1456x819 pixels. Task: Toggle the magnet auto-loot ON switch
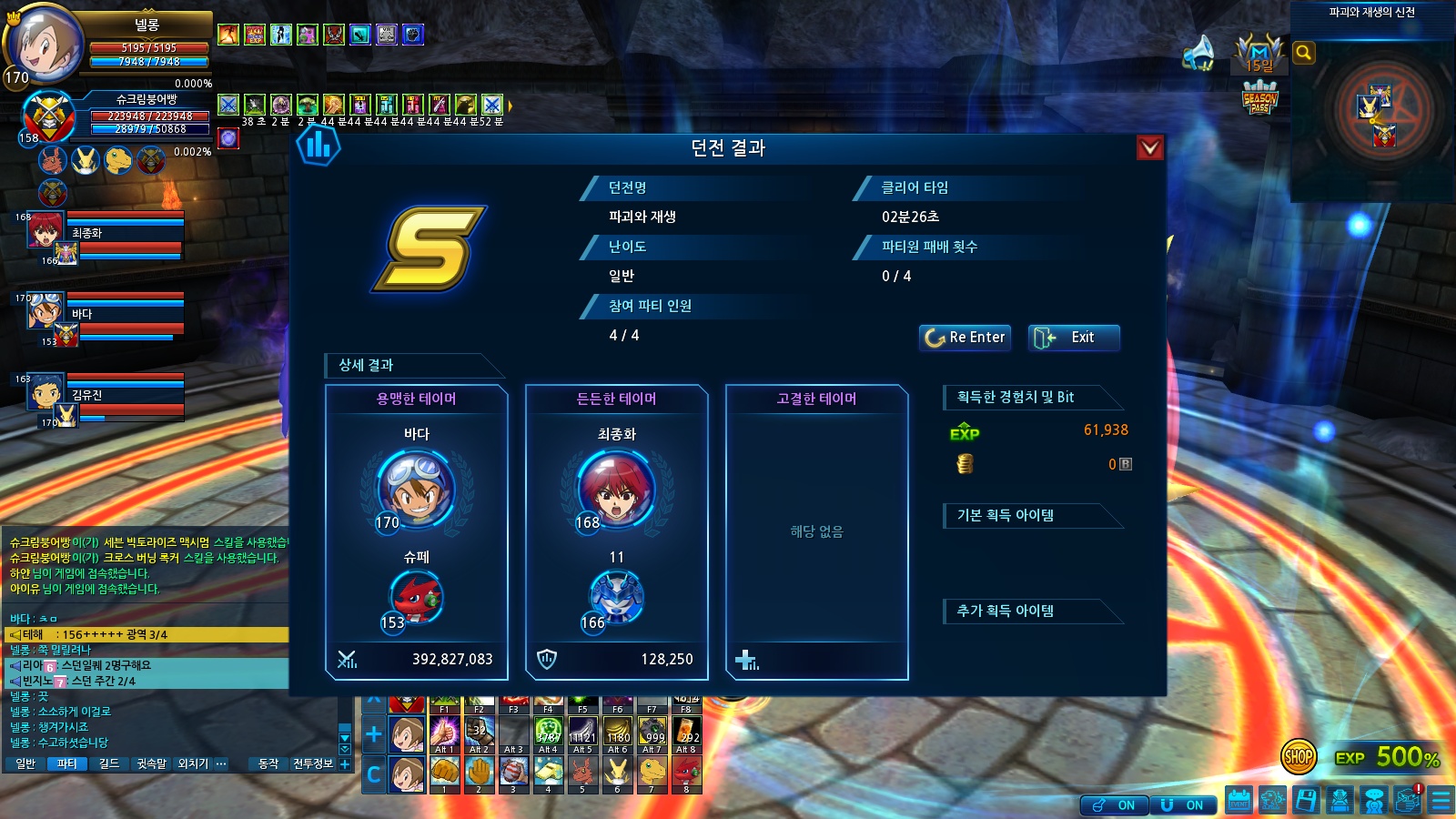pyautogui.click(x=1184, y=805)
